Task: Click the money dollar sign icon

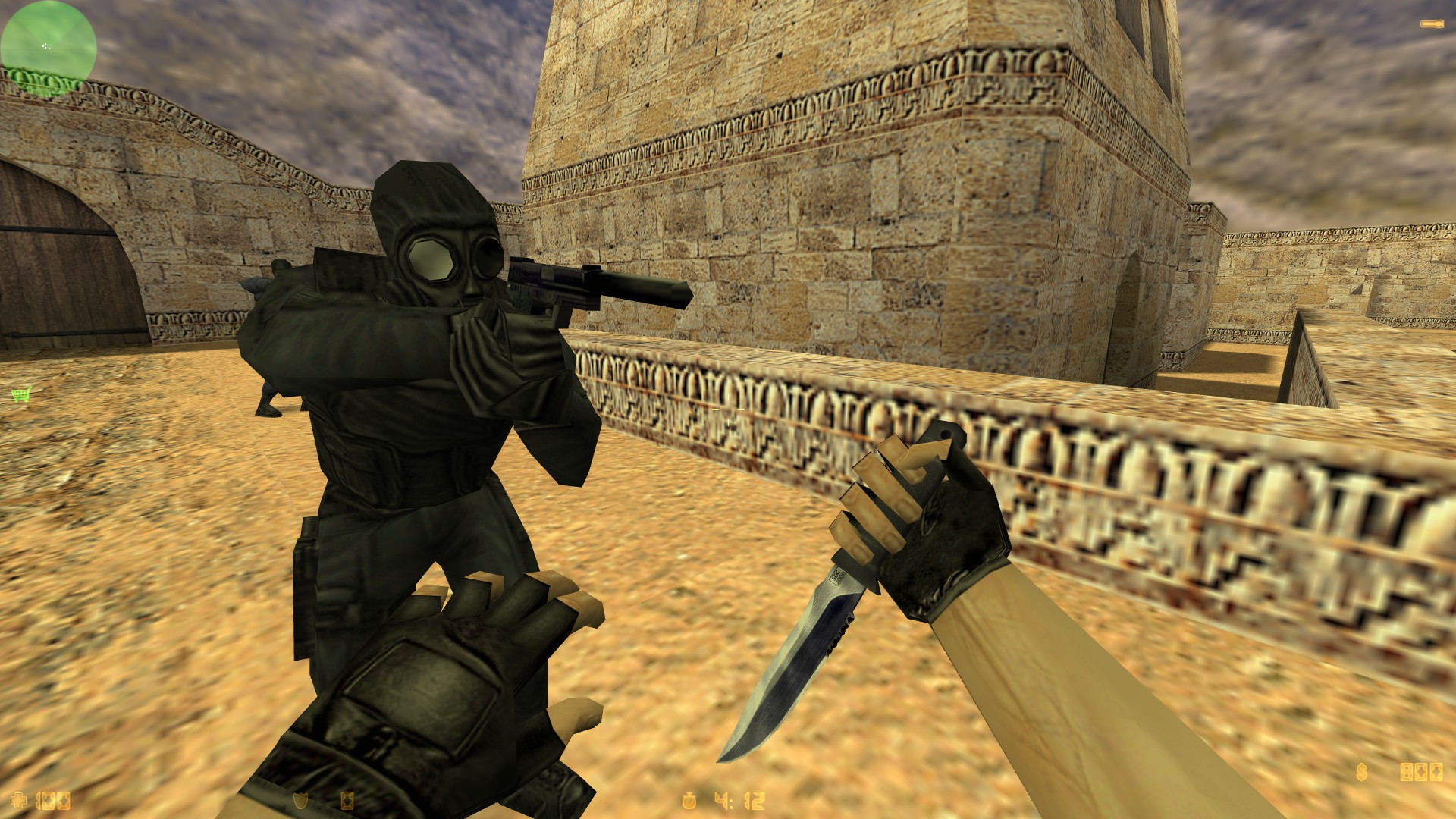Action: [x=1361, y=772]
